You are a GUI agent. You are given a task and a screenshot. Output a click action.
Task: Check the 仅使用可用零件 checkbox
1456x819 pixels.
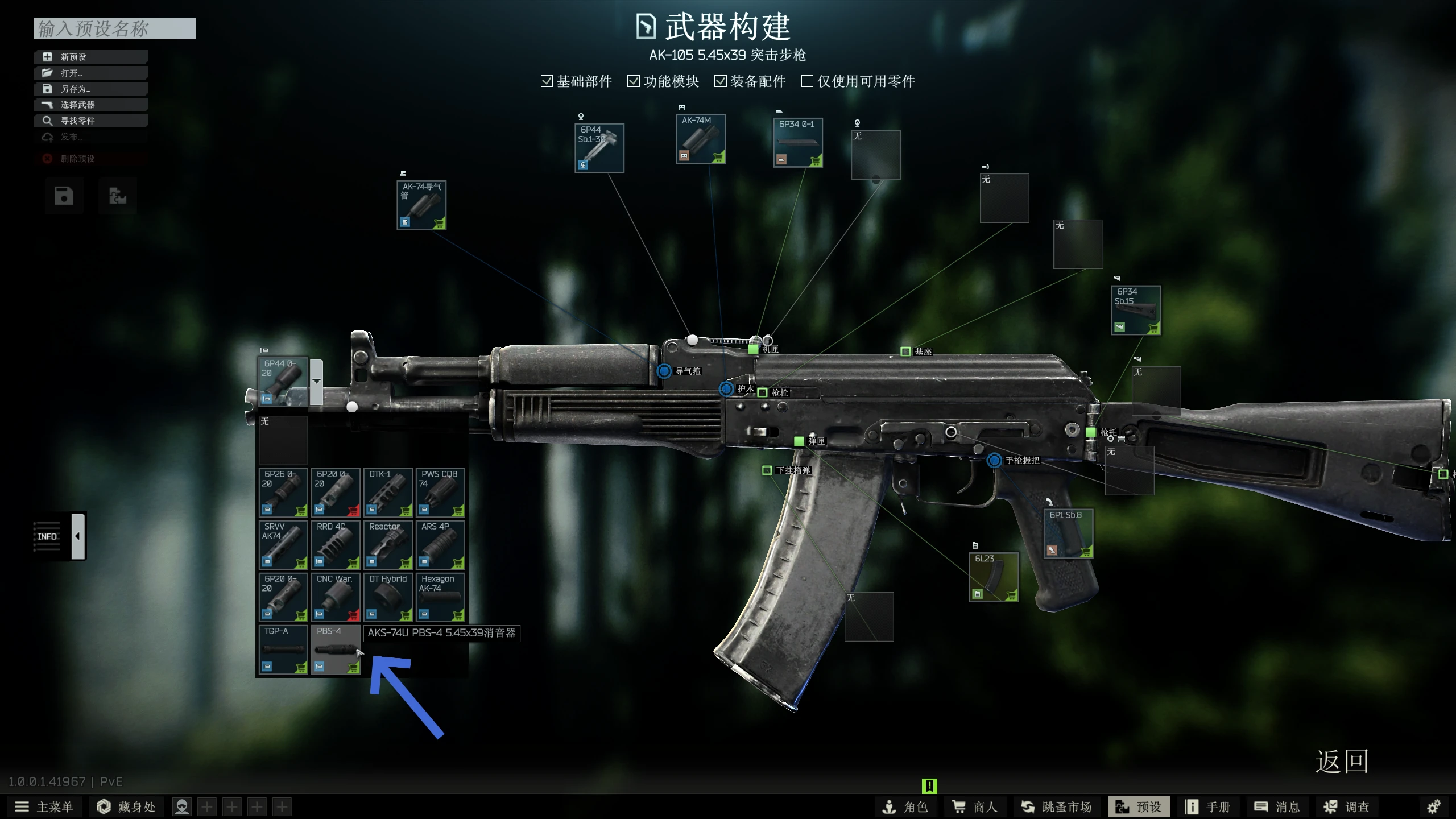point(807,81)
